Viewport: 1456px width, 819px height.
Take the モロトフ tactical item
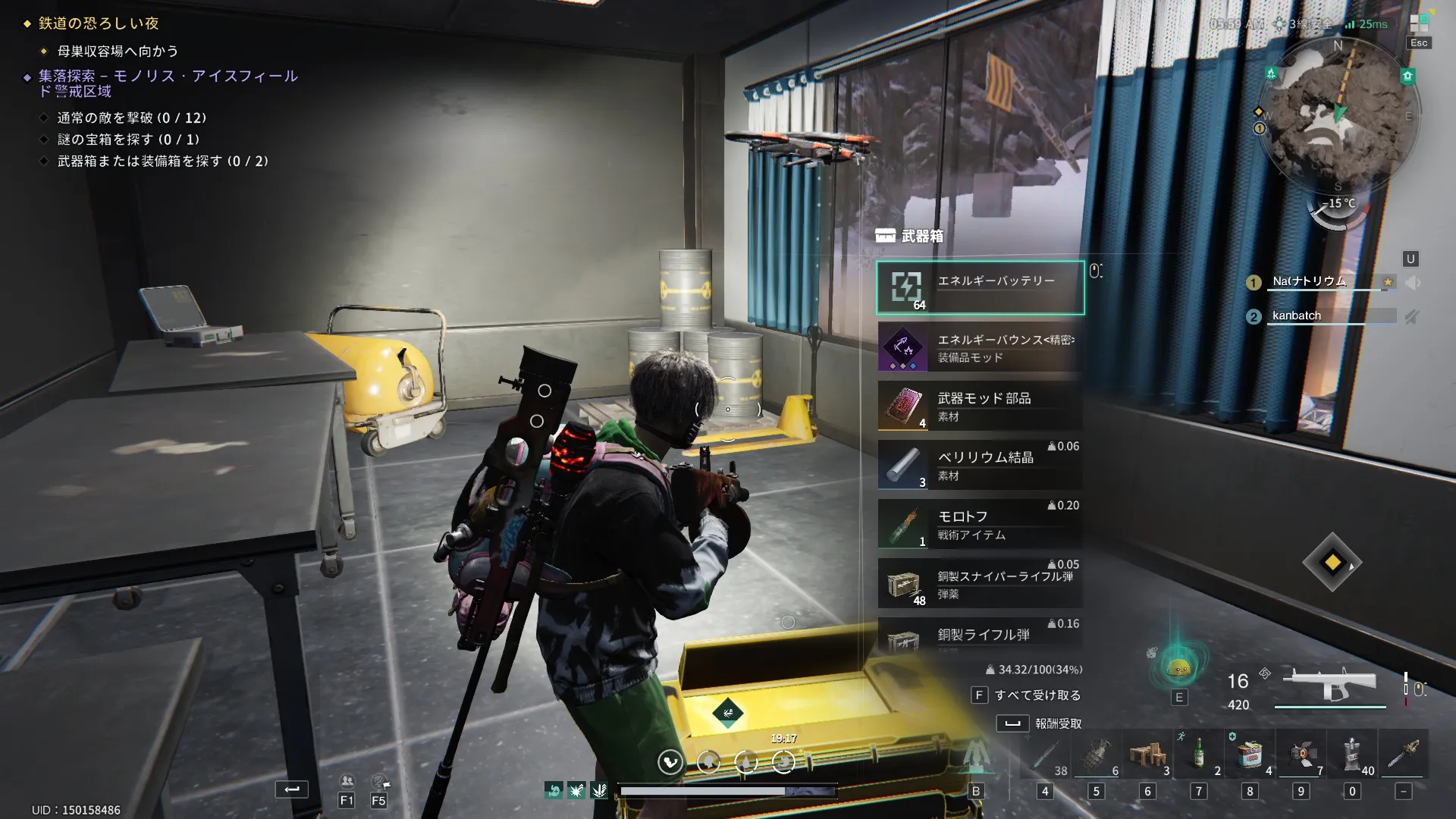(980, 524)
